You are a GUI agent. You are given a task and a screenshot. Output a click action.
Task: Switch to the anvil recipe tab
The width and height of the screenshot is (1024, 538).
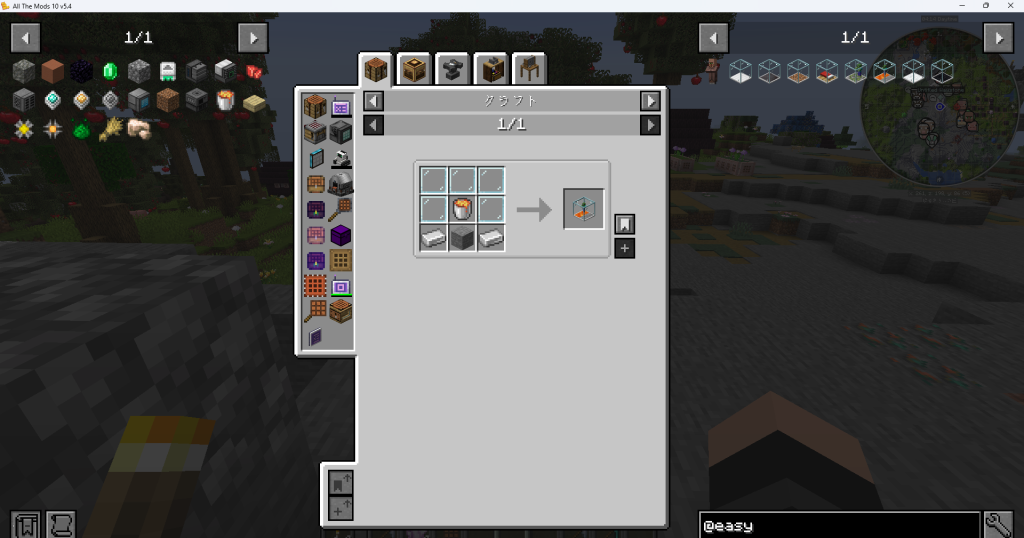pyautogui.click(x=452, y=69)
